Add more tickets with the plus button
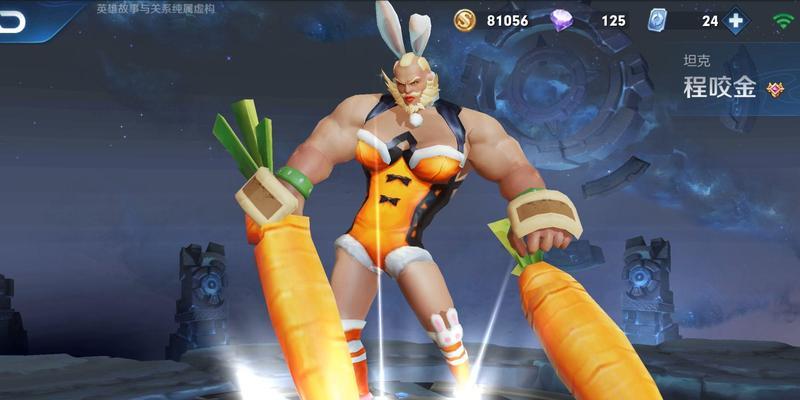The image size is (800, 400). 736,20
